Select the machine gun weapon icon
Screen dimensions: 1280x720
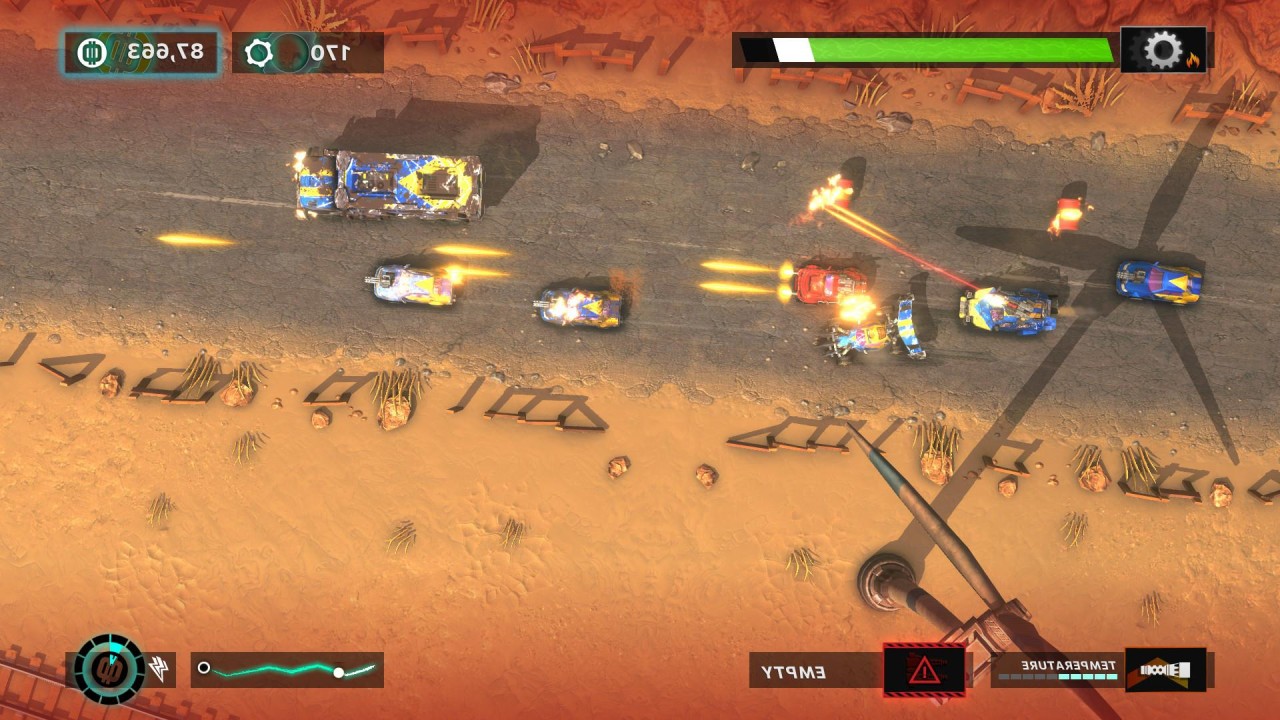pos(1165,670)
